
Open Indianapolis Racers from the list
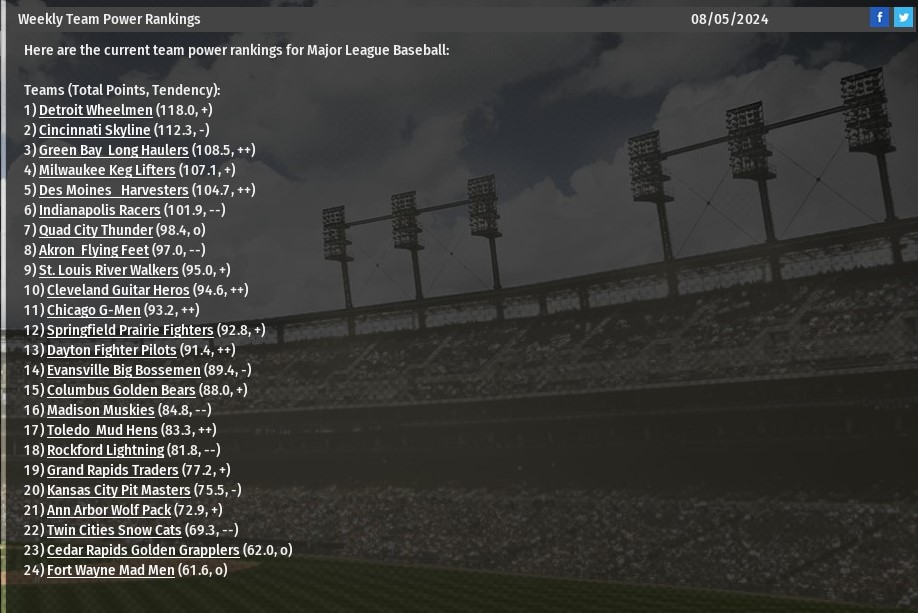(x=99, y=210)
